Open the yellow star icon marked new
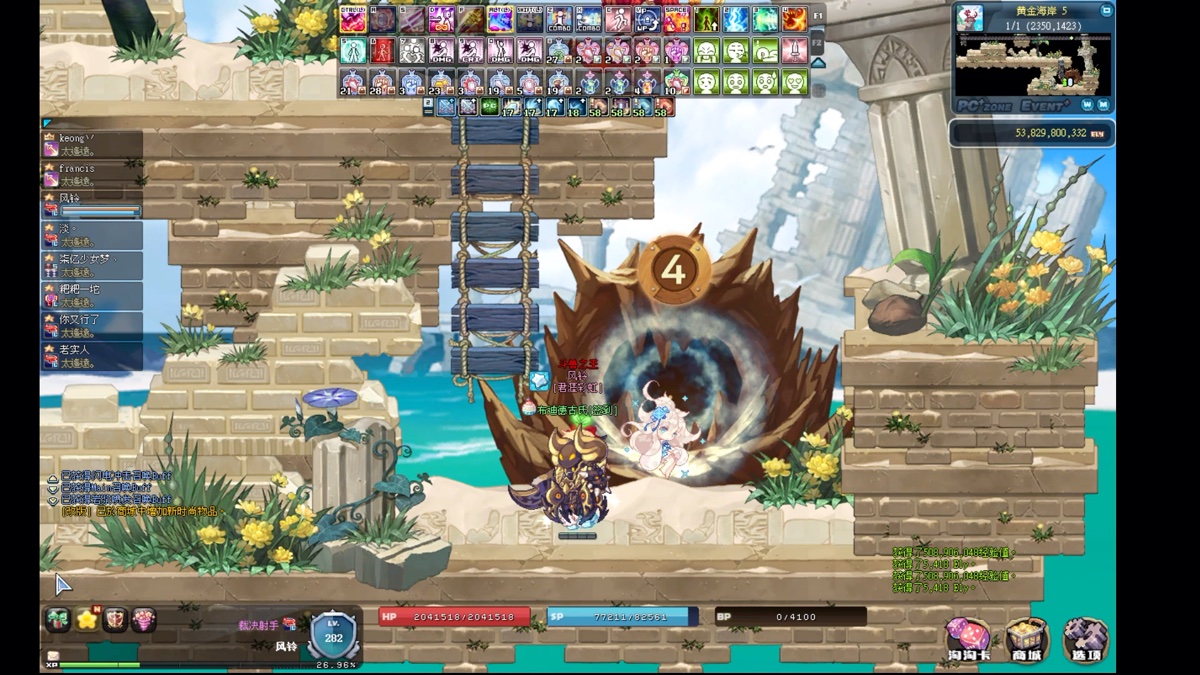 pyautogui.click(x=87, y=620)
